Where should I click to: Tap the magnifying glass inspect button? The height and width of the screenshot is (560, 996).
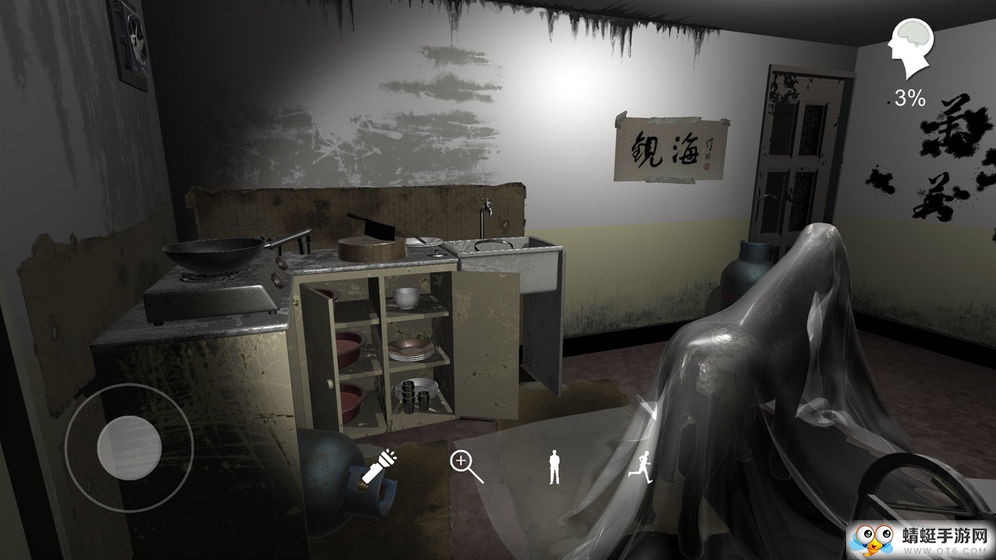466,467
